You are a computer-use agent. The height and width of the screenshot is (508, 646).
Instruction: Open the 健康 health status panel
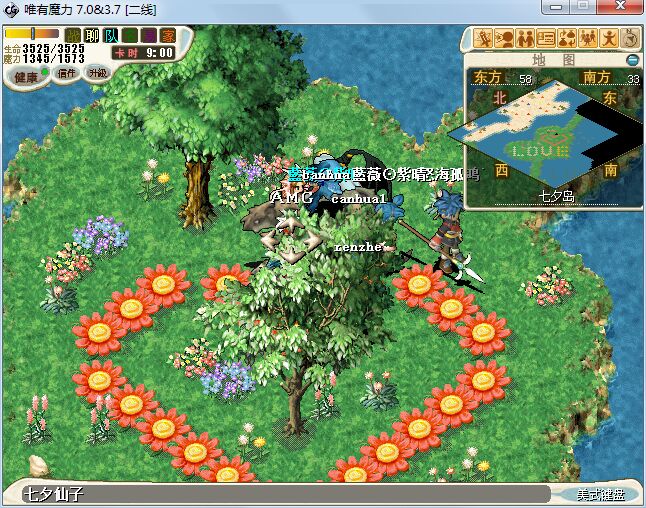[26, 76]
